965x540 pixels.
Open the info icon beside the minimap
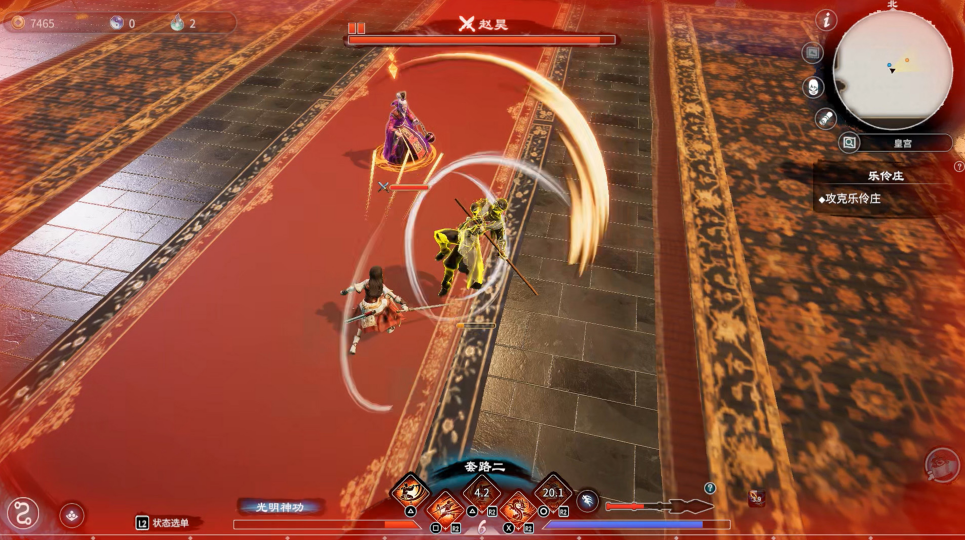826,20
